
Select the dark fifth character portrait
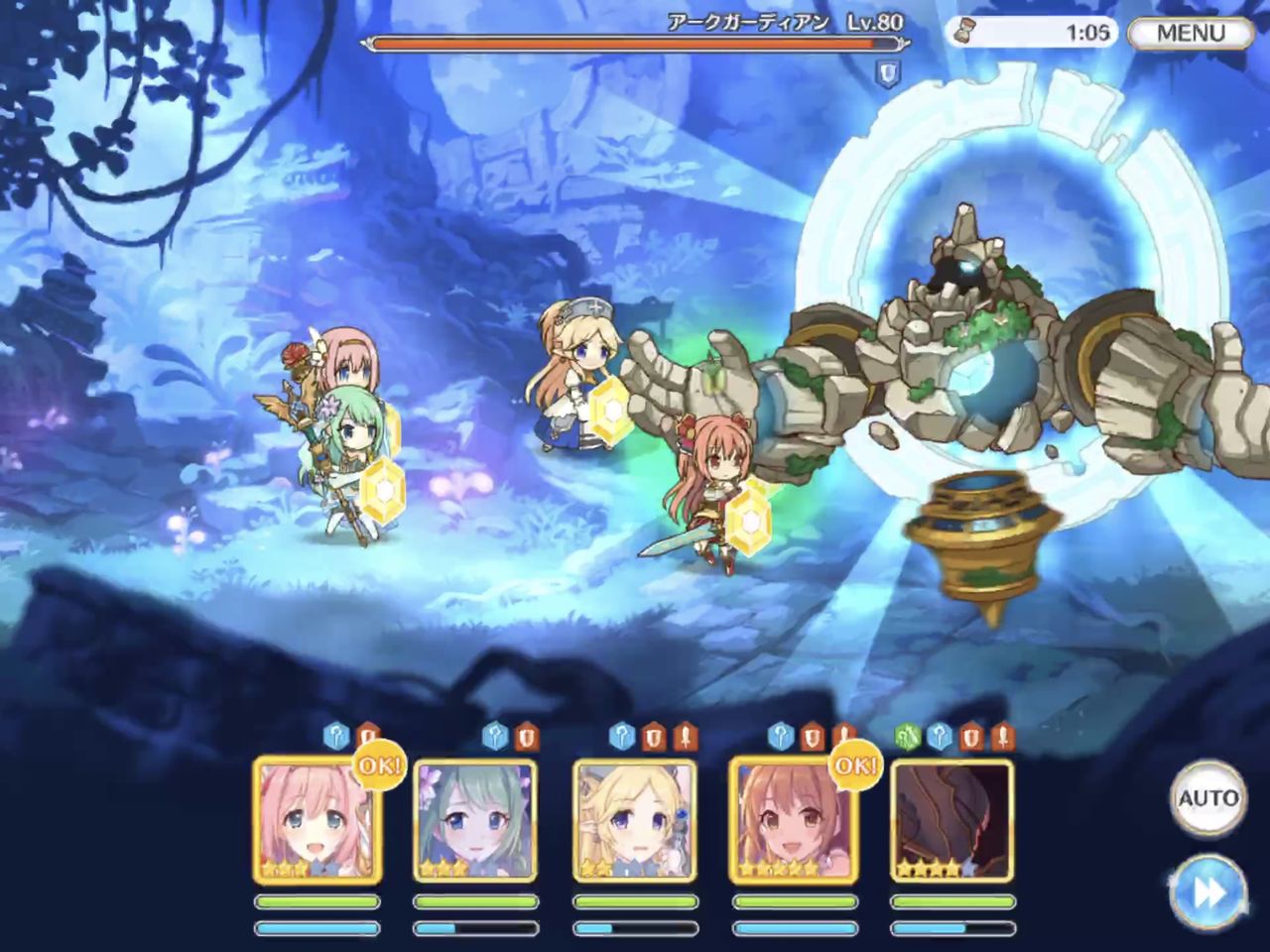tap(952, 820)
